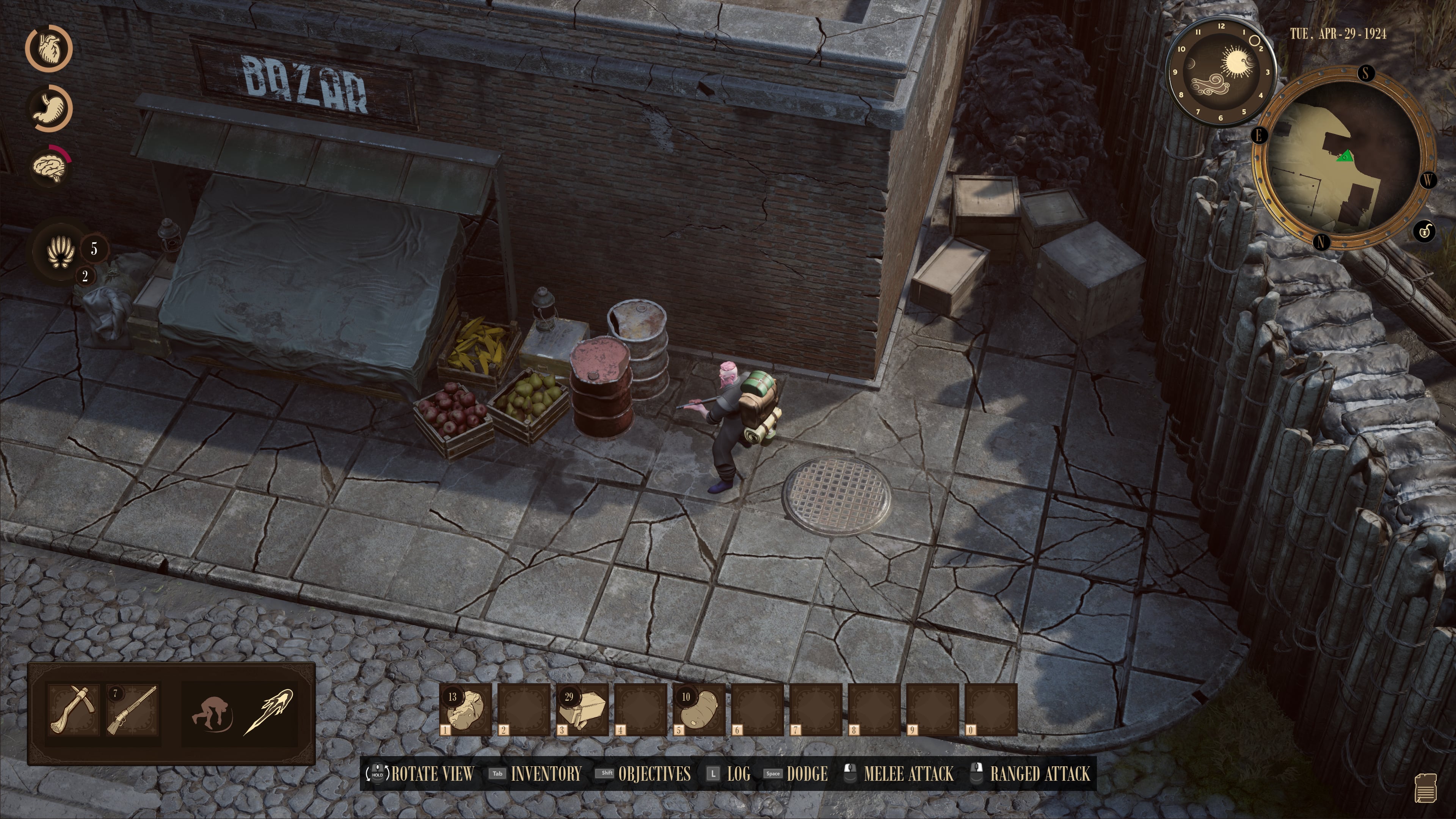This screenshot has height=819, width=1456.
Task: Toggle the minimap rotation lock padlock
Action: click(1425, 231)
